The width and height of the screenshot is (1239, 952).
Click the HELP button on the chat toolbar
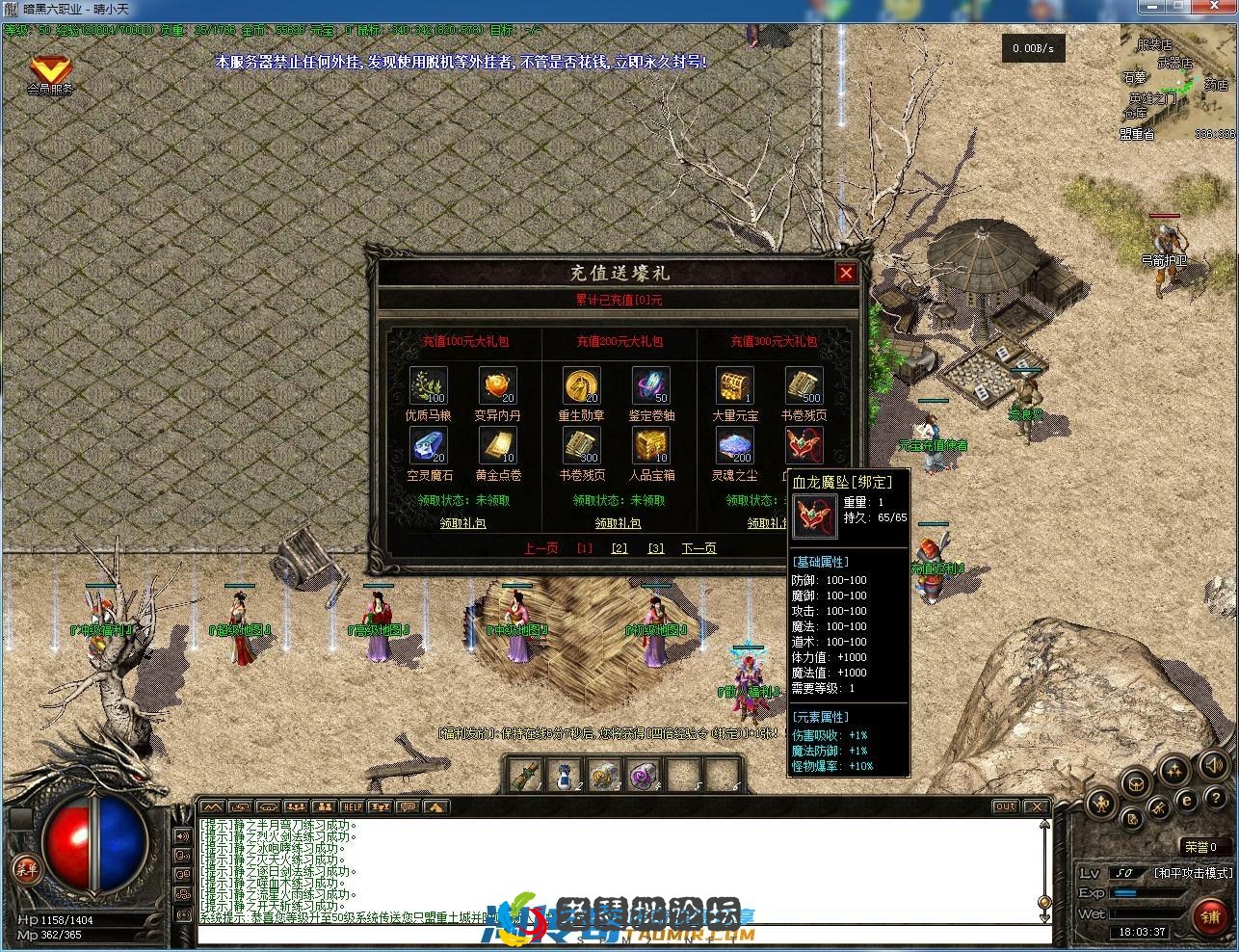pos(353,807)
